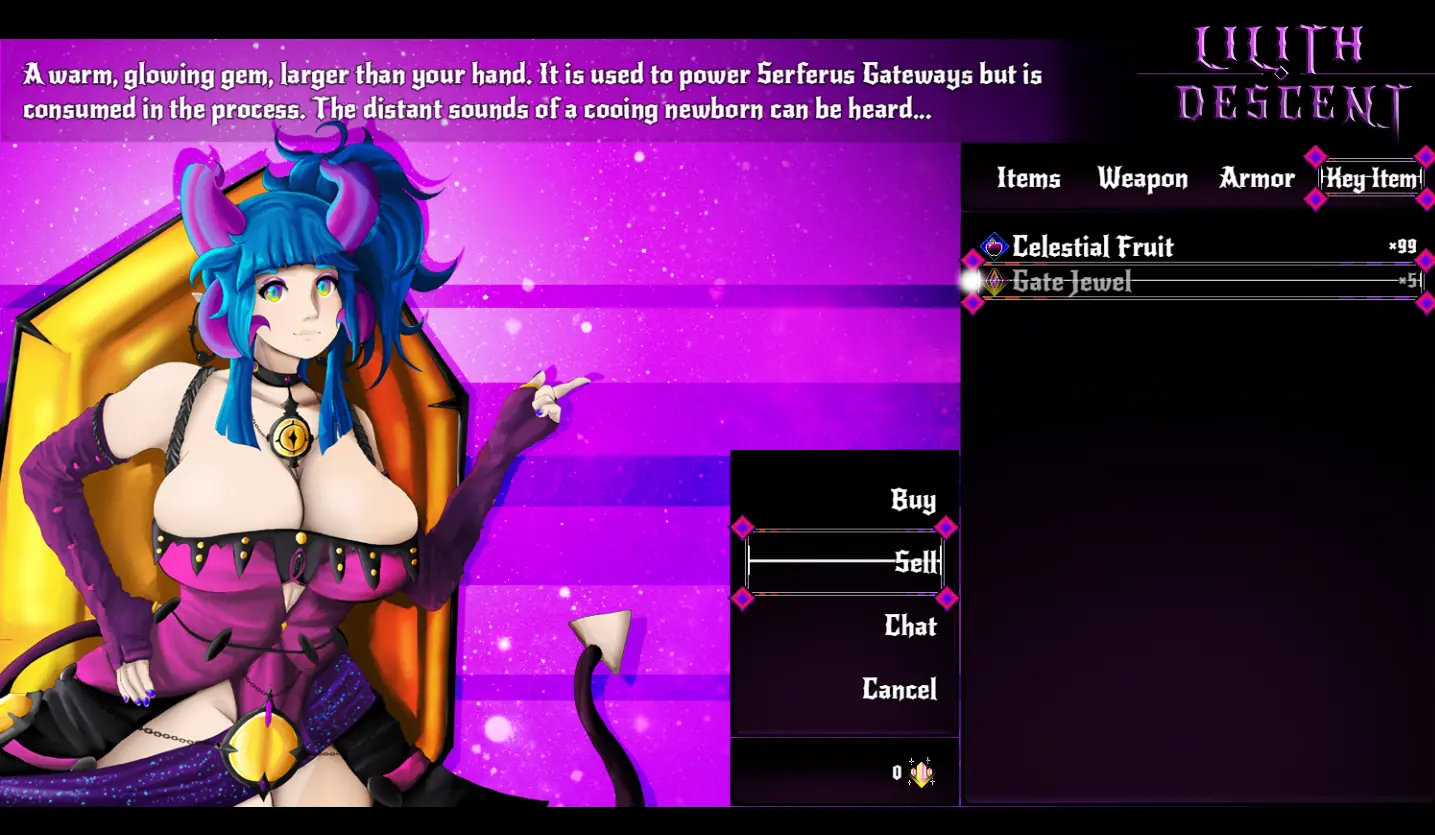Cancel out of the shop menu
The height and width of the screenshot is (835, 1435).
click(899, 689)
